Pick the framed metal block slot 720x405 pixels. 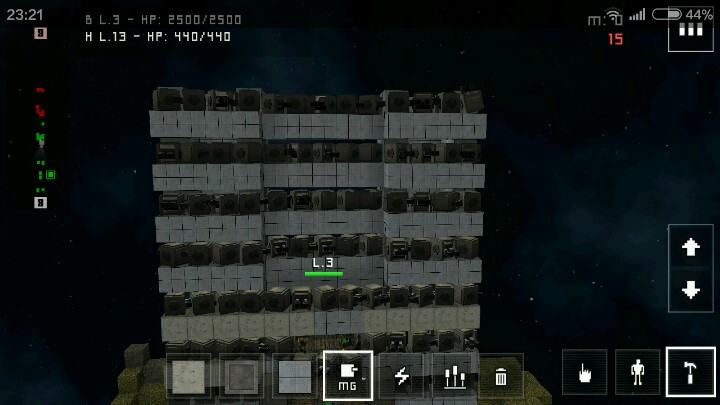(x=242, y=376)
